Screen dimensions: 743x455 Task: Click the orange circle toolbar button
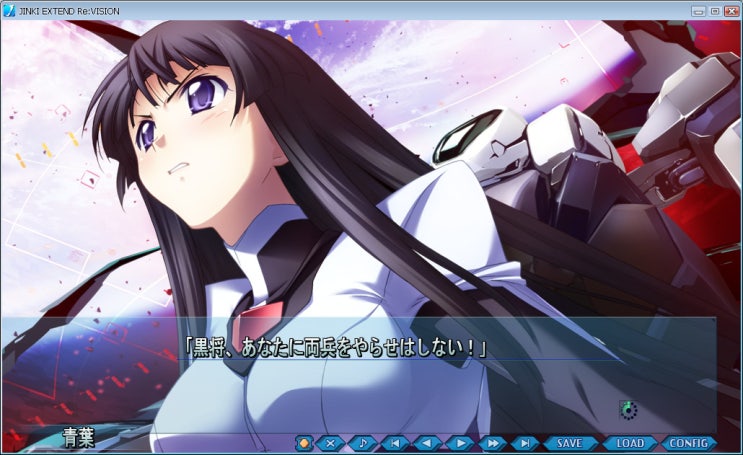(x=304, y=442)
